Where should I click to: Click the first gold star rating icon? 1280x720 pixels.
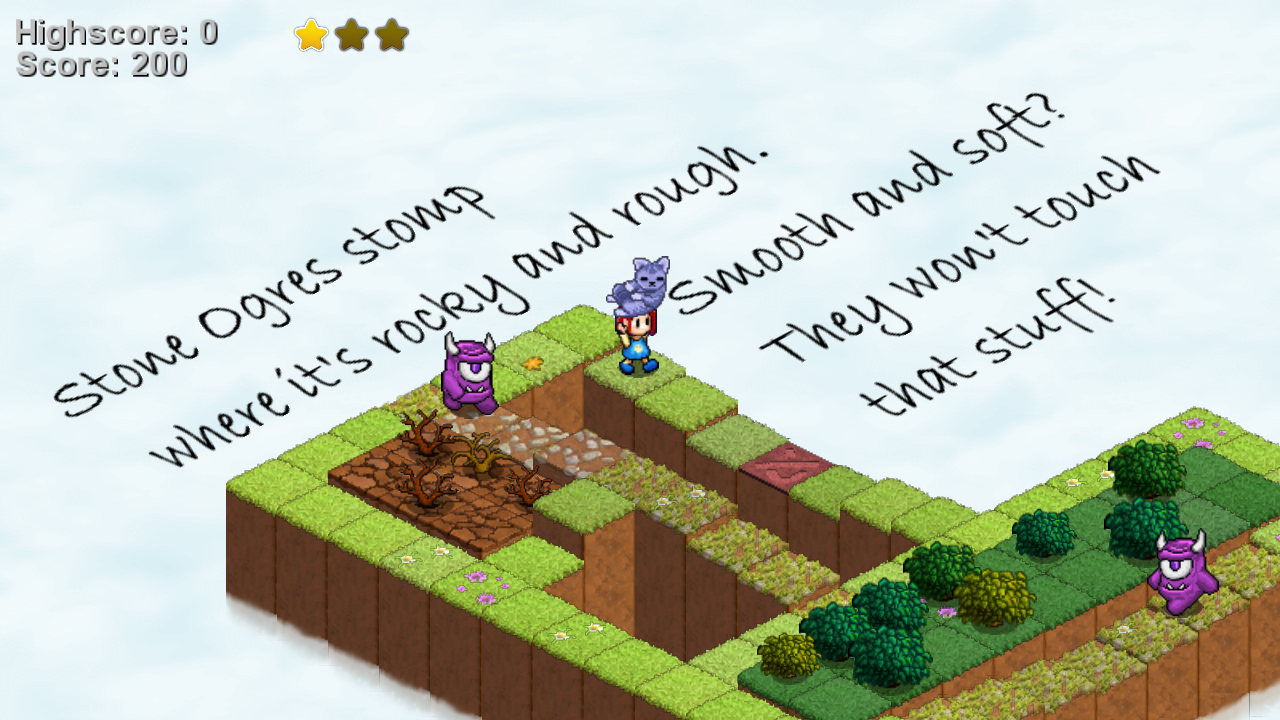tap(313, 36)
